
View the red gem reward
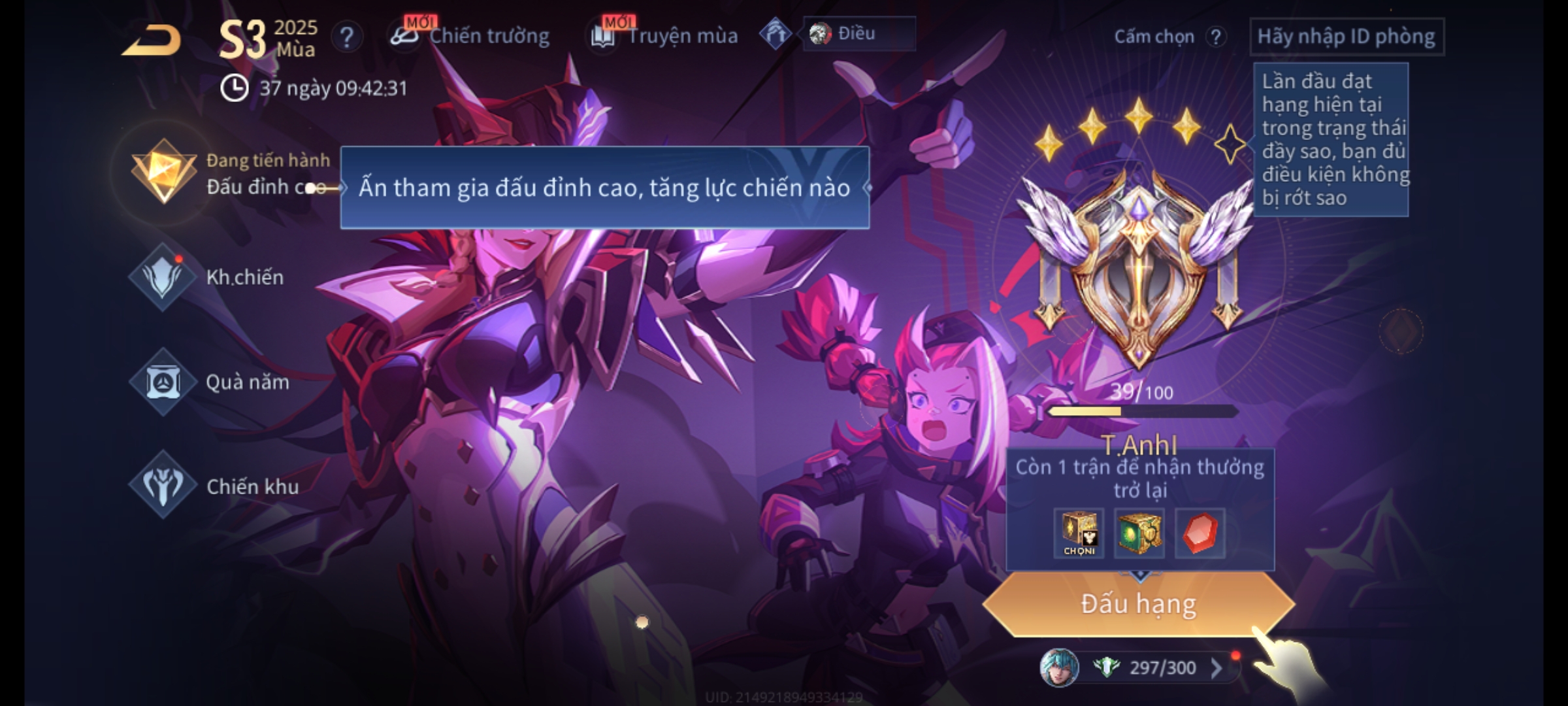click(1200, 533)
